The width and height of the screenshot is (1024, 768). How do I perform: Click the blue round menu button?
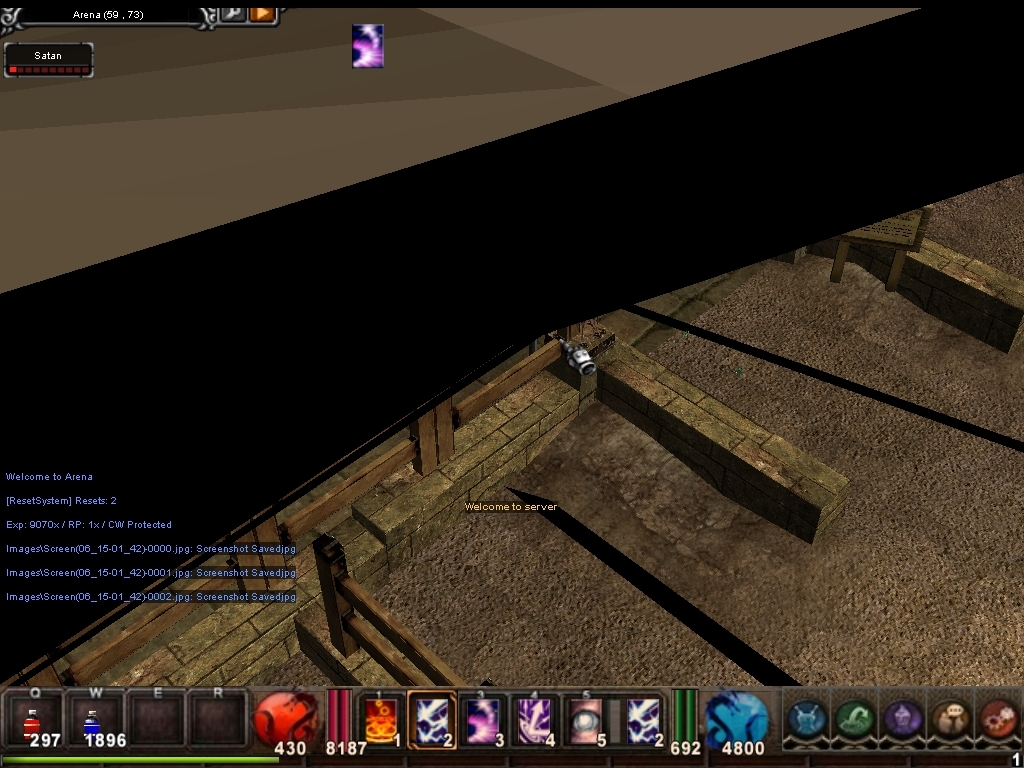(x=806, y=719)
